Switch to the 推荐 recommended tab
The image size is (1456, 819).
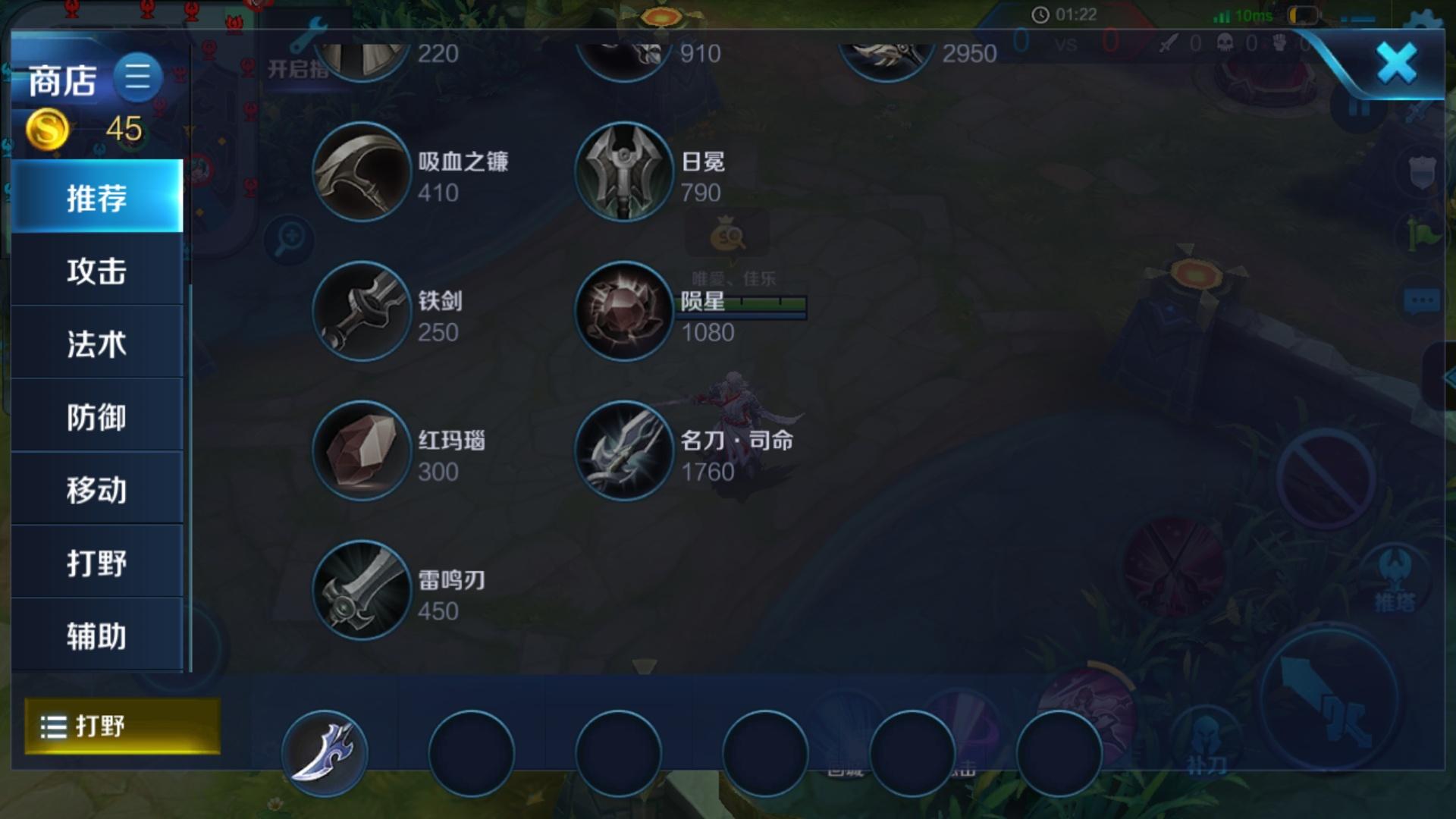[97, 197]
